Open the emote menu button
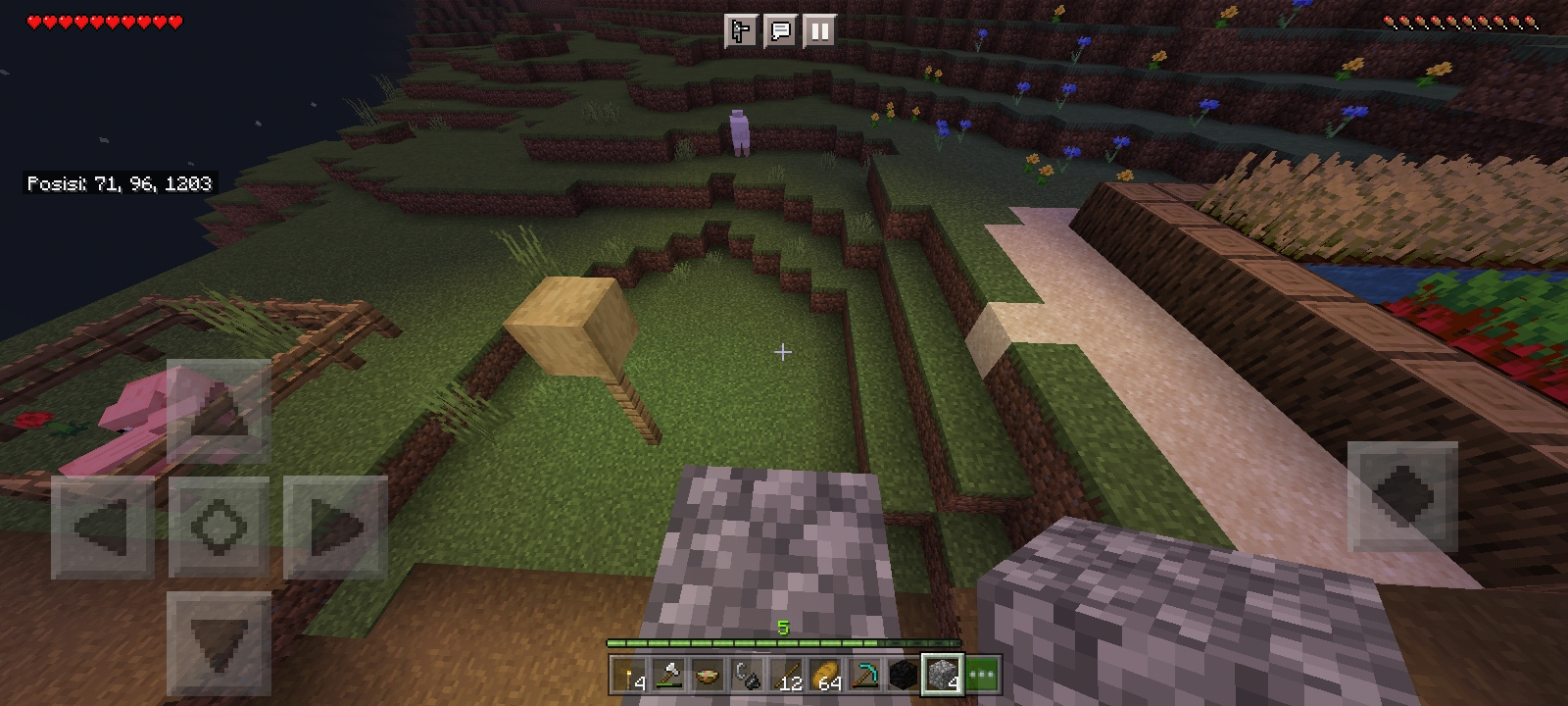1568x706 pixels. click(x=741, y=31)
